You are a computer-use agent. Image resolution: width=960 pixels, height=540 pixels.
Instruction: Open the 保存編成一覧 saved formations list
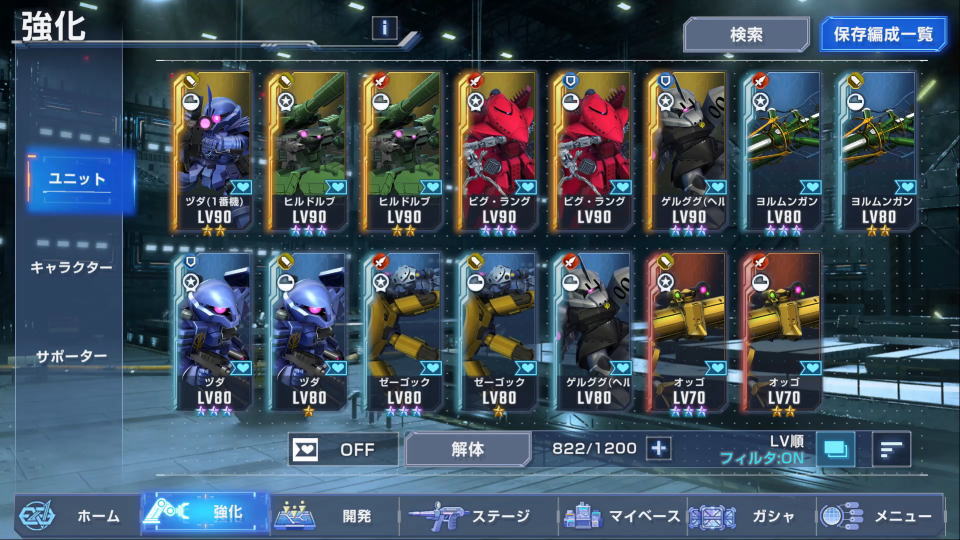[883, 34]
